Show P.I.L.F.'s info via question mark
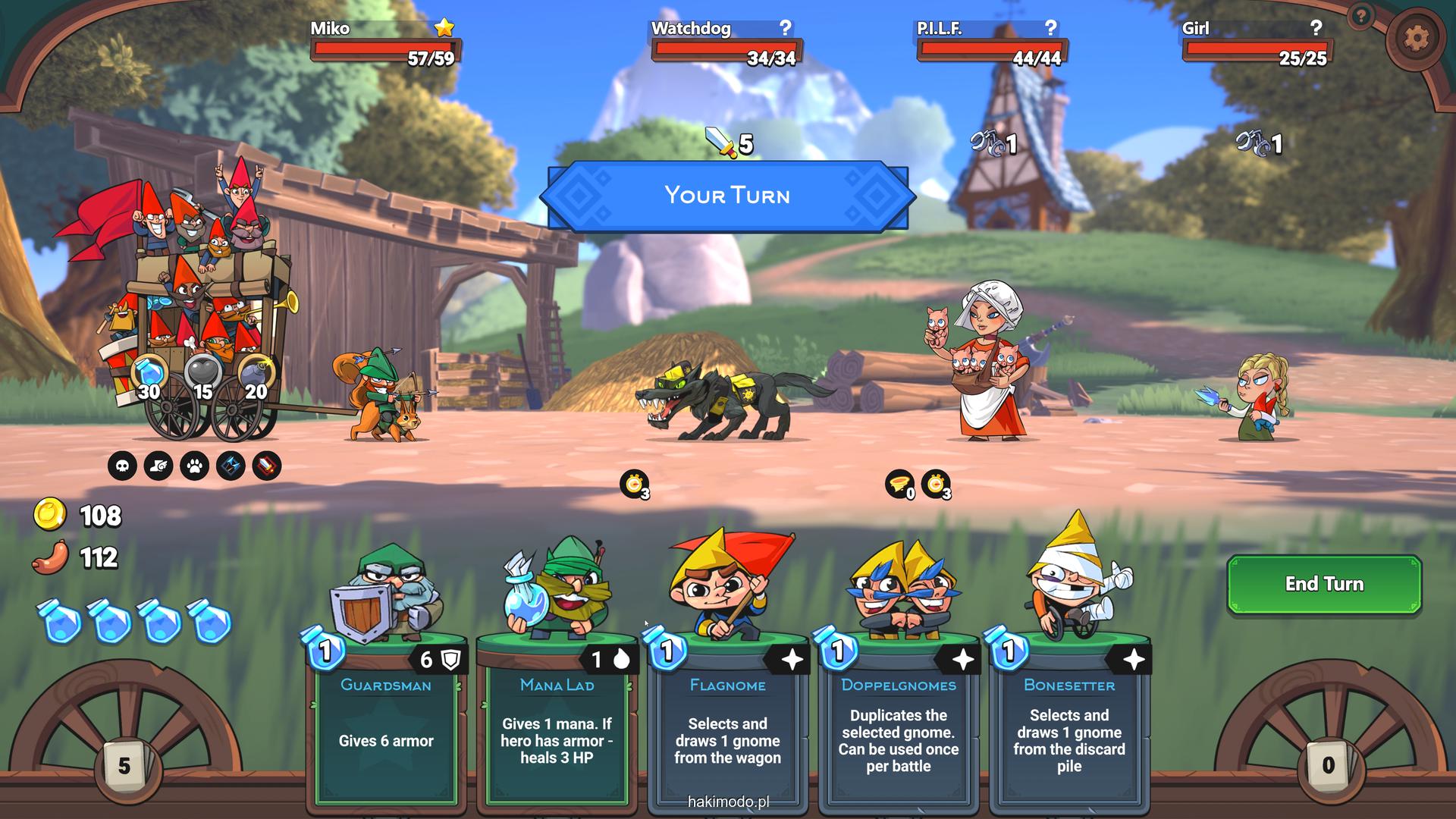1456x819 pixels. click(x=1050, y=28)
